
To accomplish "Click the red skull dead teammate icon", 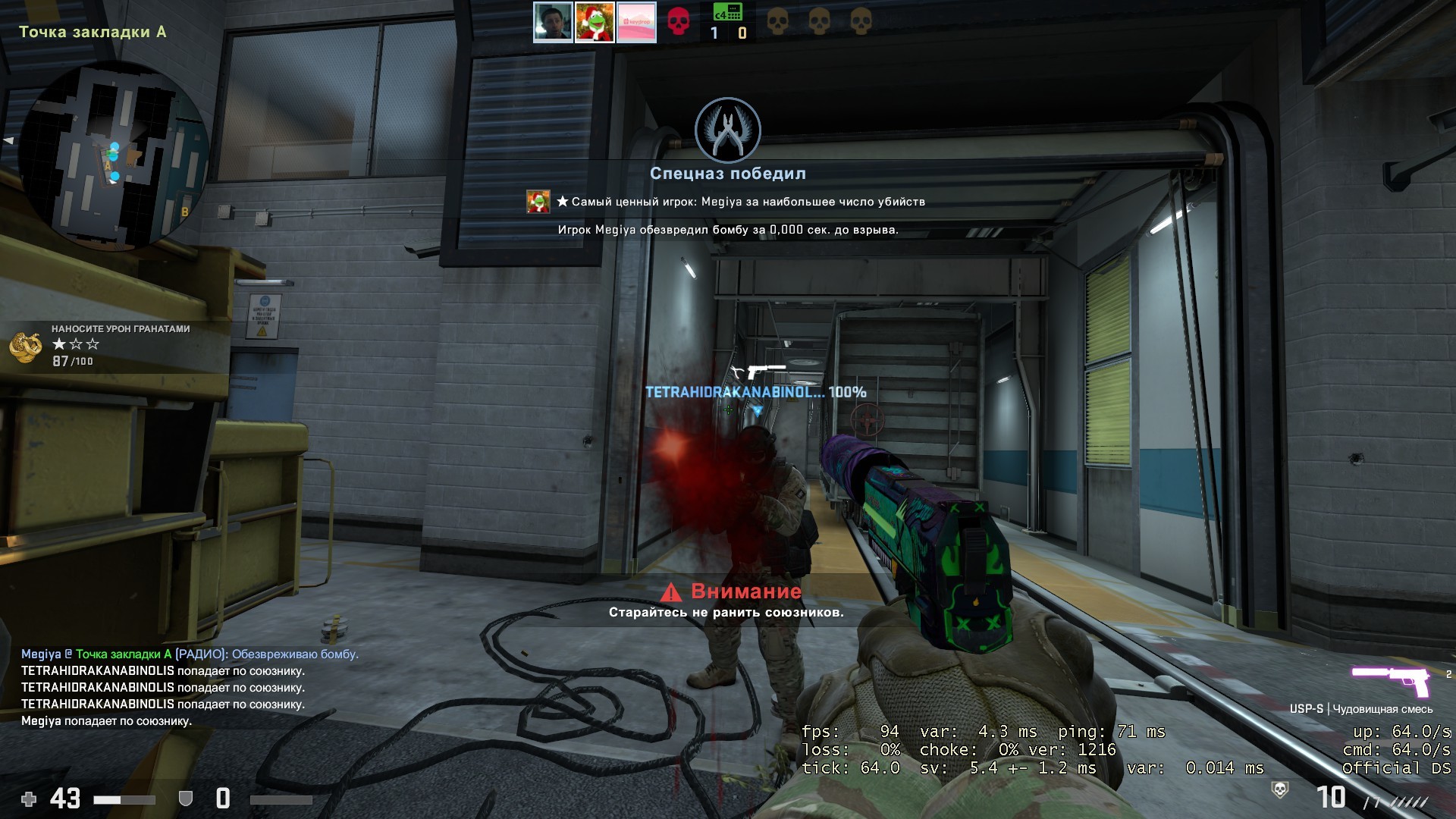I will (678, 22).
